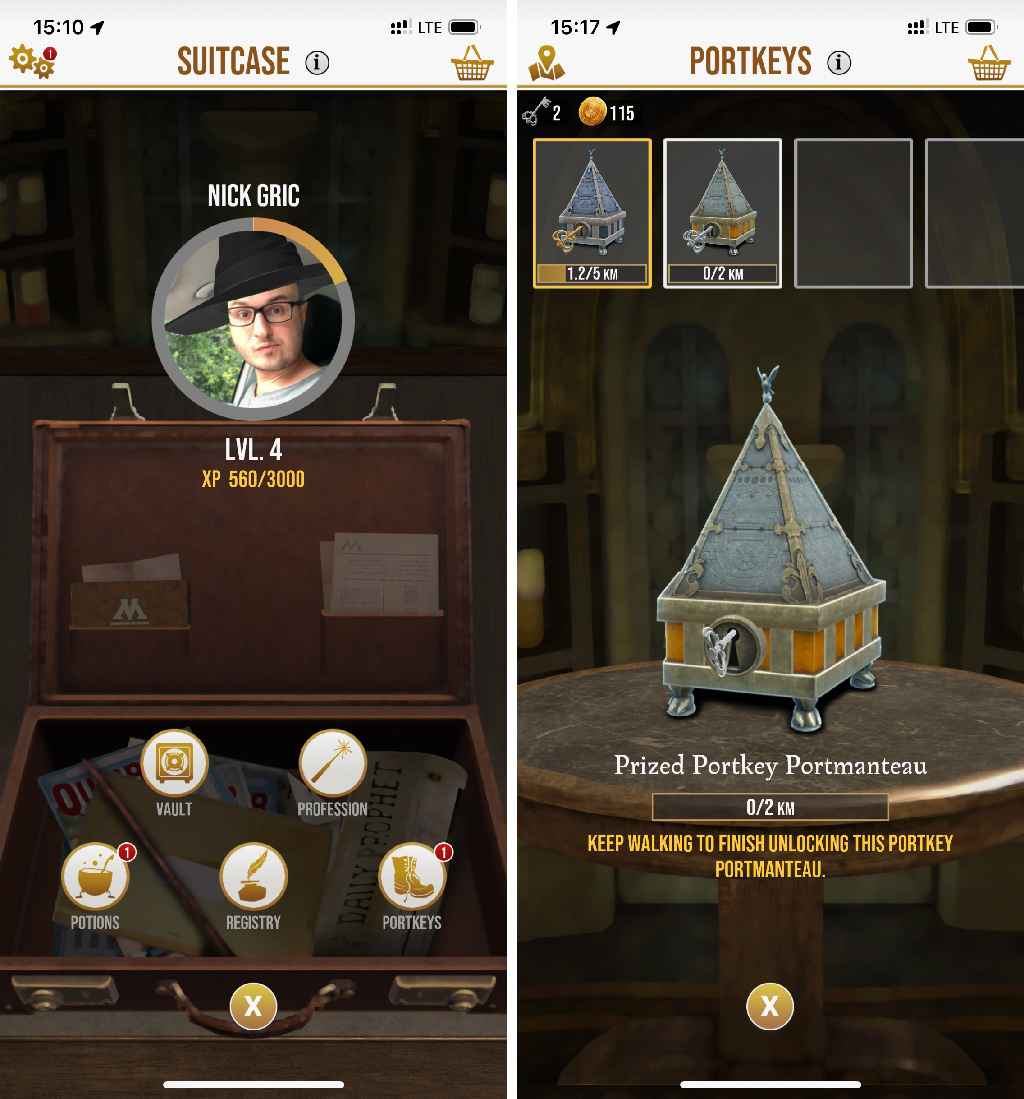The image size is (1024, 1099).
Task: Close the Portkeys screen with the X button
Action: click(x=770, y=1006)
